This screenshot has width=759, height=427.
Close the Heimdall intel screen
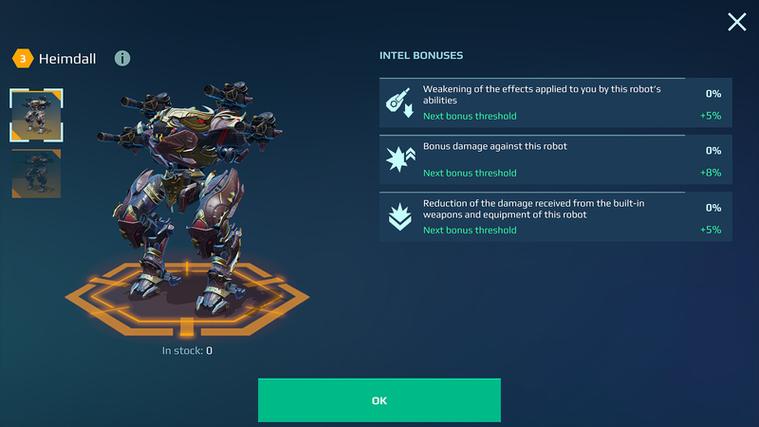[737, 22]
